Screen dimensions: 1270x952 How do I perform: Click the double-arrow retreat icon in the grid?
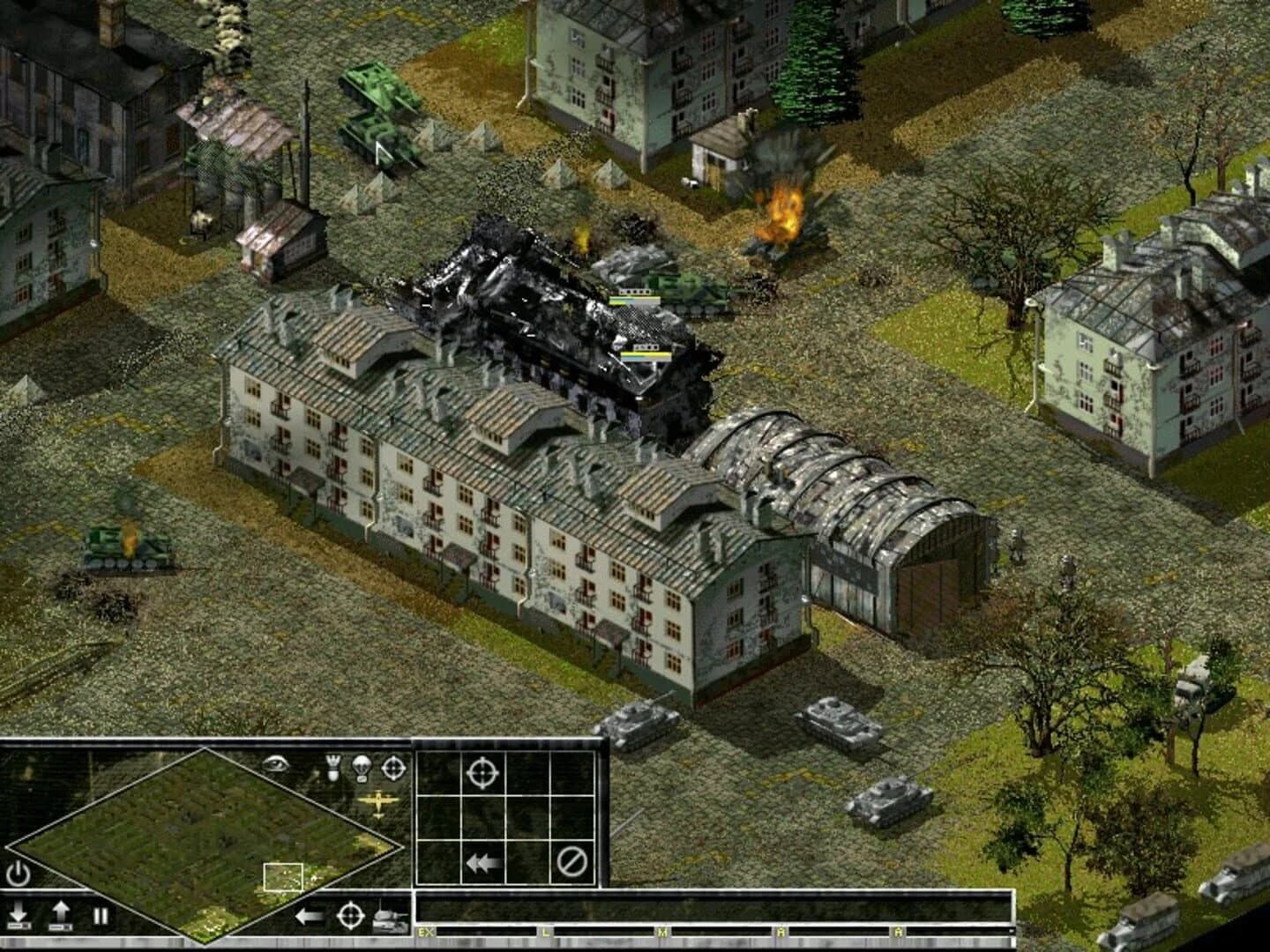click(482, 862)
